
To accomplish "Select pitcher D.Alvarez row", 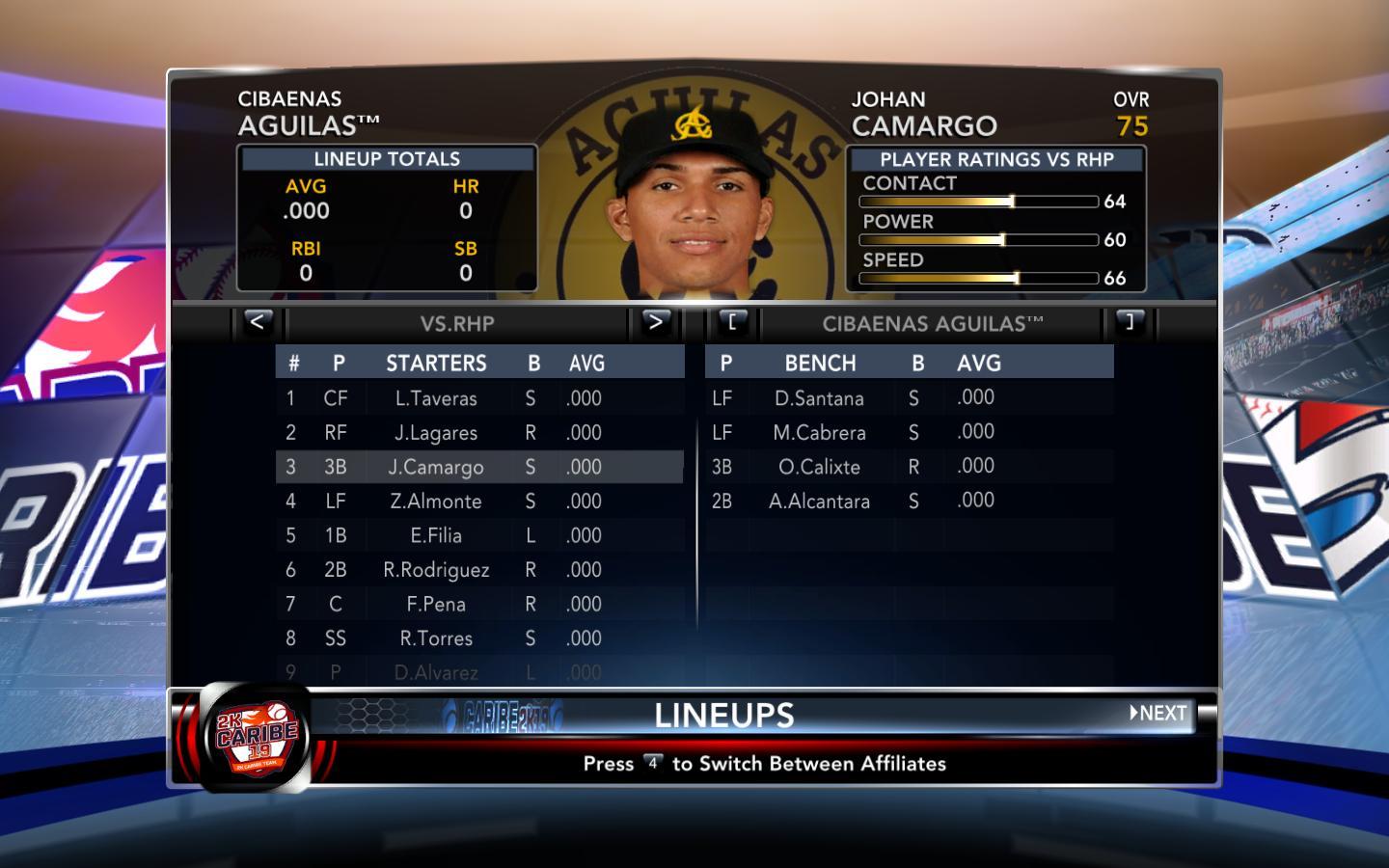I will [x=436, y=672].
